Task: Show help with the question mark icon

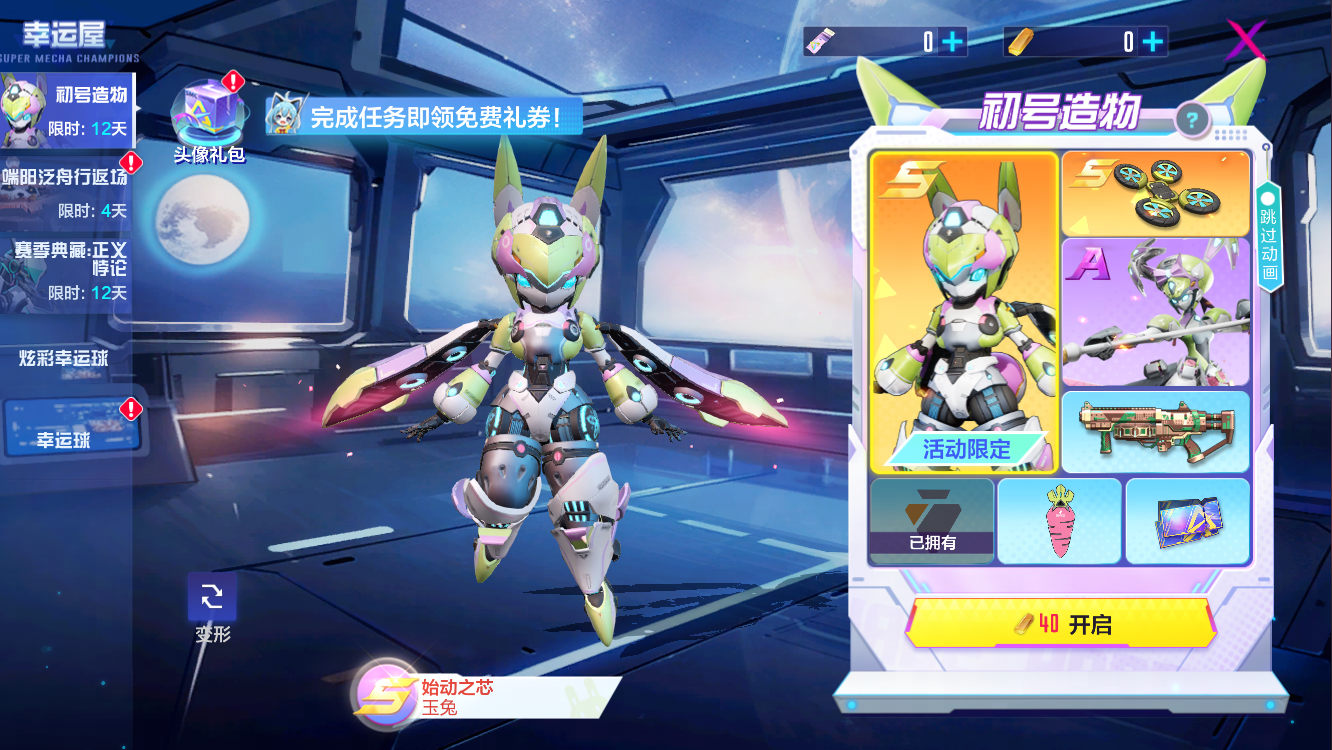Action: [x=1192, y=122]
